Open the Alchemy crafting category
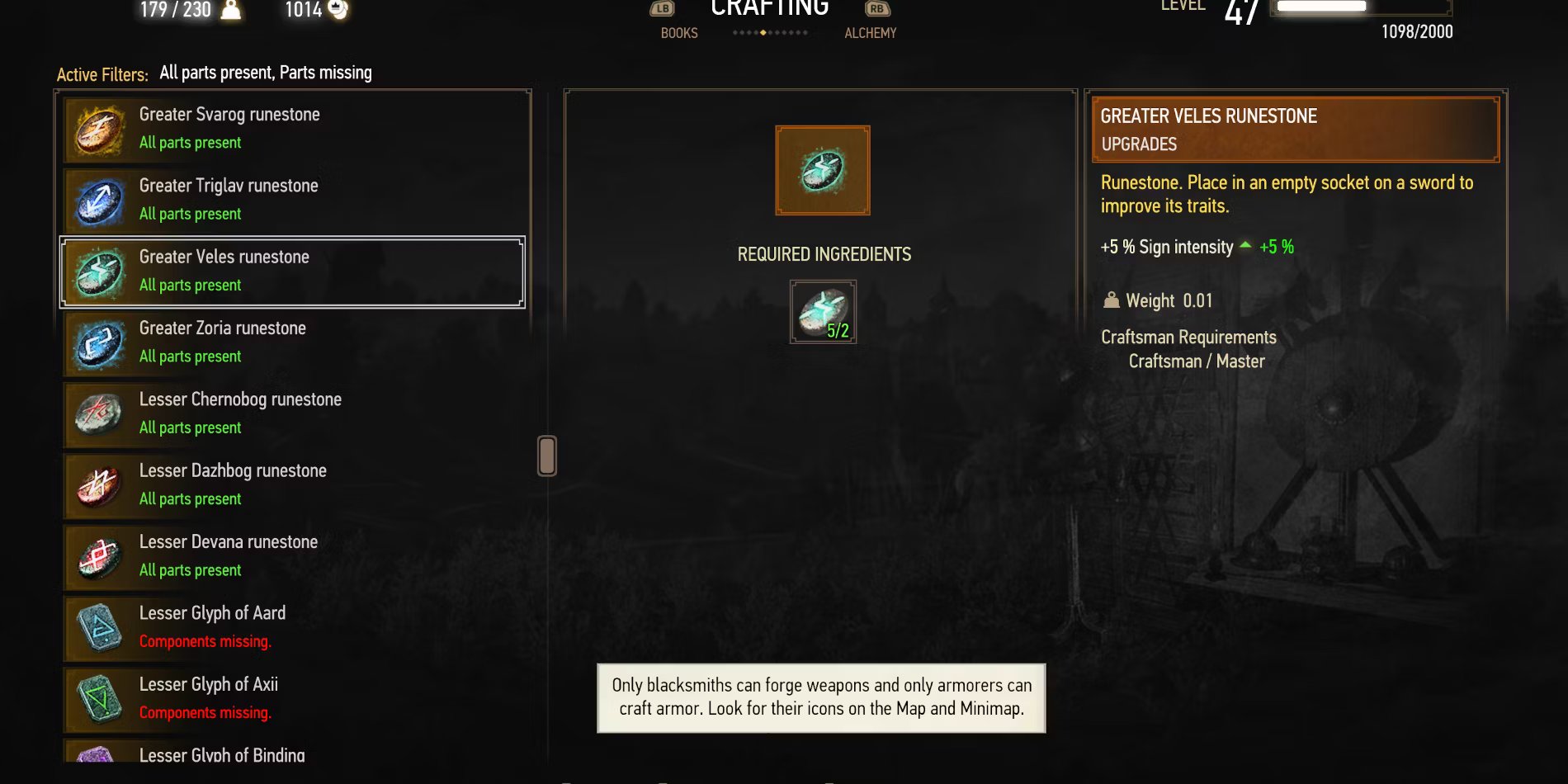Viewport: 1568px width, 784px height. pyautogui.click(x=871, y=33)
